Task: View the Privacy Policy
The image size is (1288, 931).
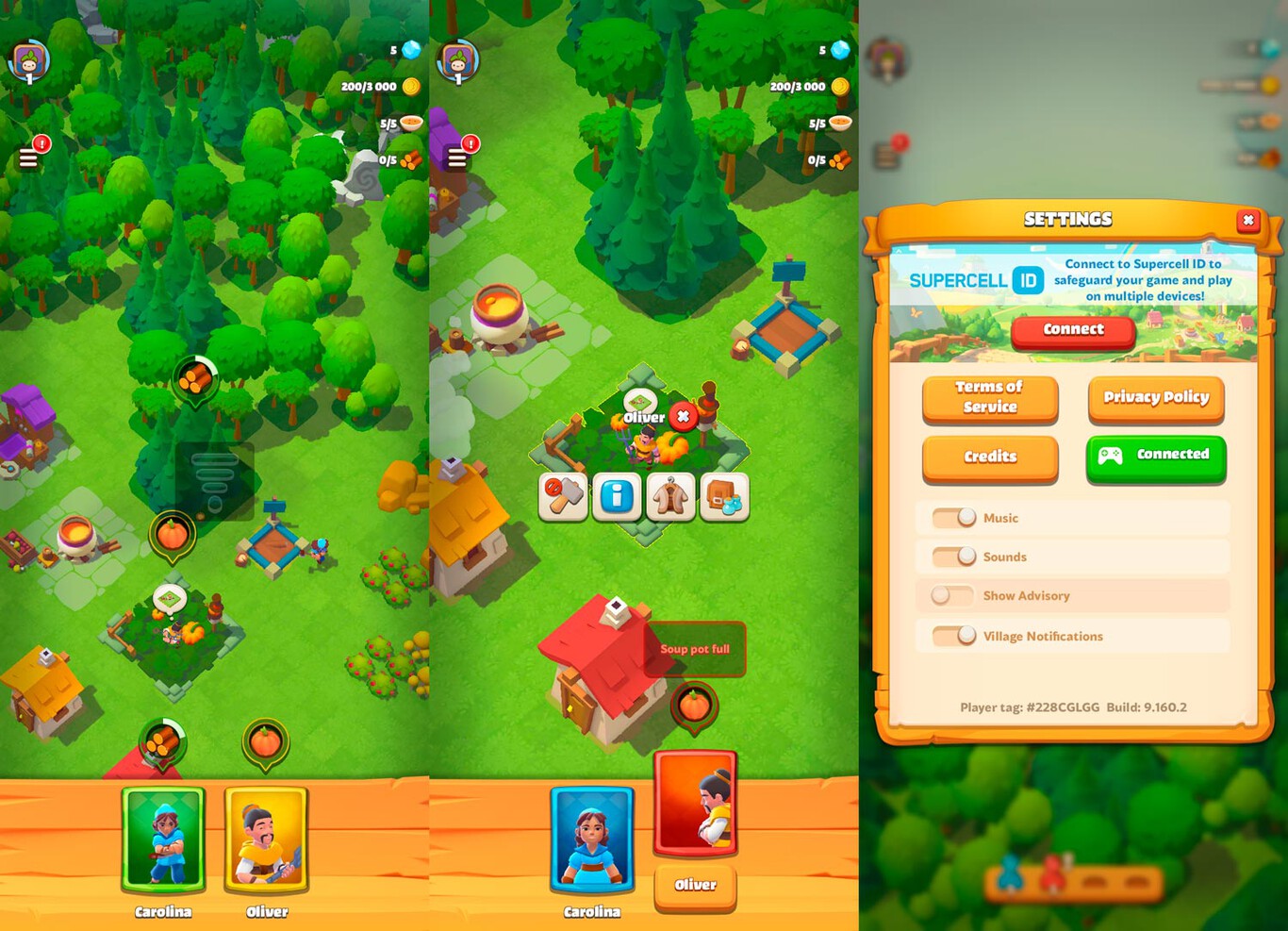Action: point(1156,398)
